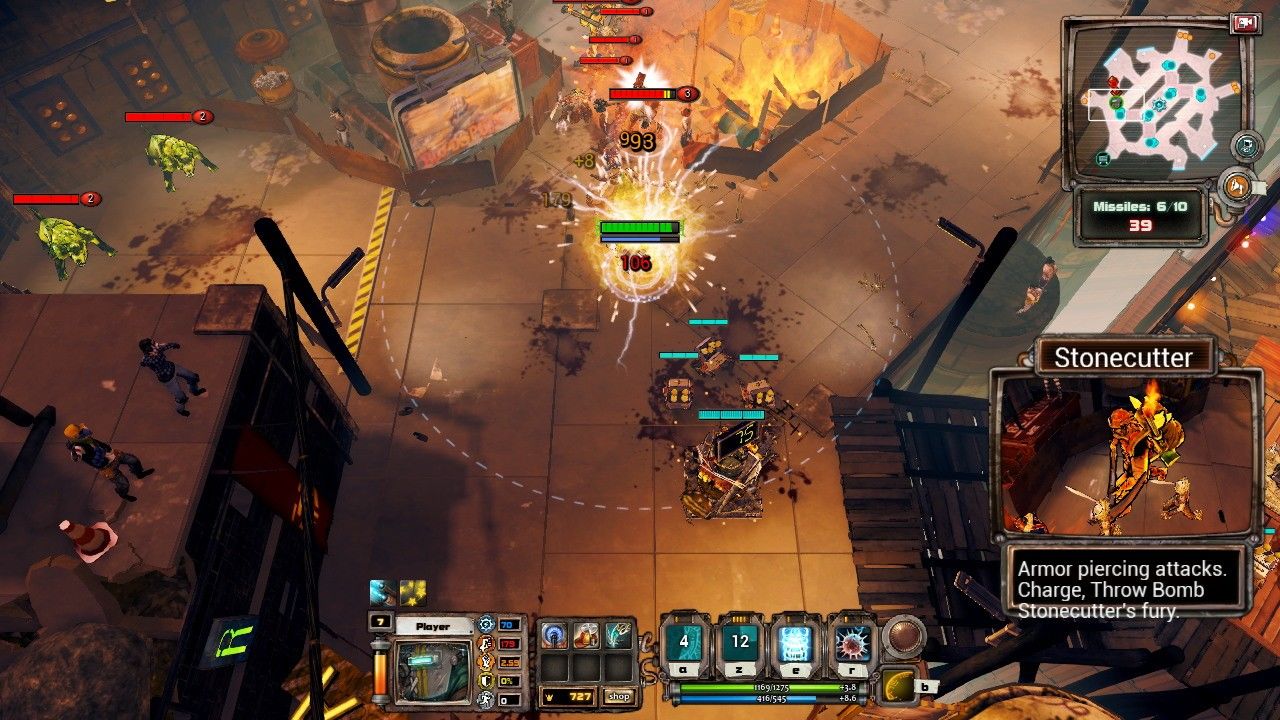Click the round copper button beside abilities
The height and width of the screenshot is (720, 1280).
(x=903, y=637)
